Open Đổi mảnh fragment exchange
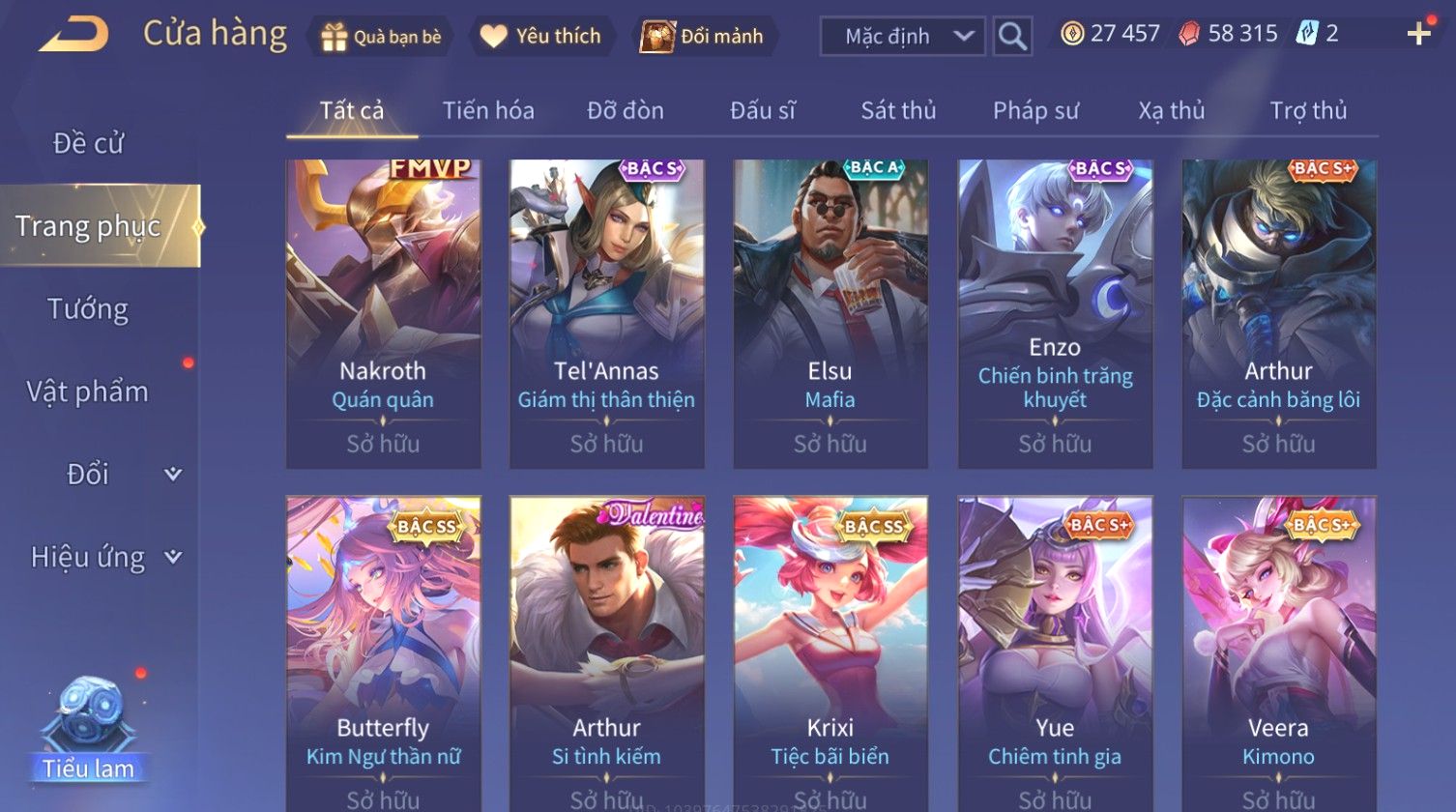The width and height of the screenshot is (1456, 812). click(x=703, y=37)
